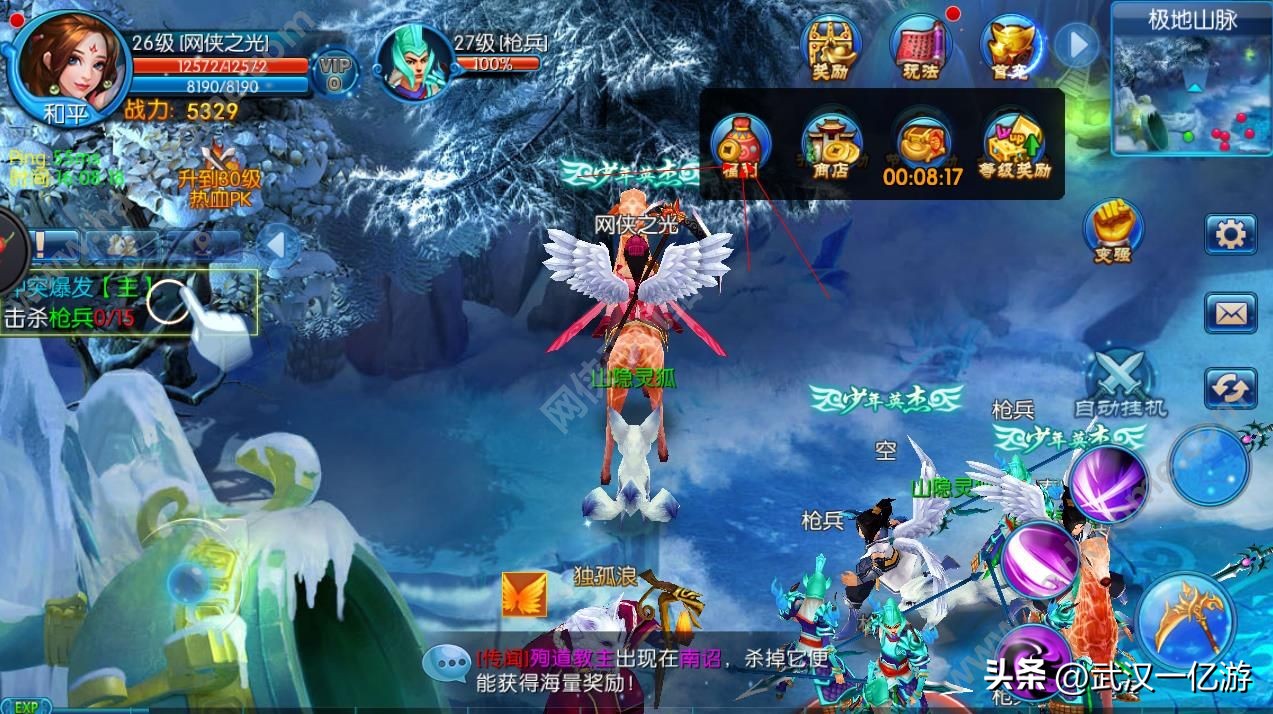The height and width of the screenshot is (714, 1273).
Task: Open the 奖励 rewards chest icon
Action: click(x=832, y=48)
